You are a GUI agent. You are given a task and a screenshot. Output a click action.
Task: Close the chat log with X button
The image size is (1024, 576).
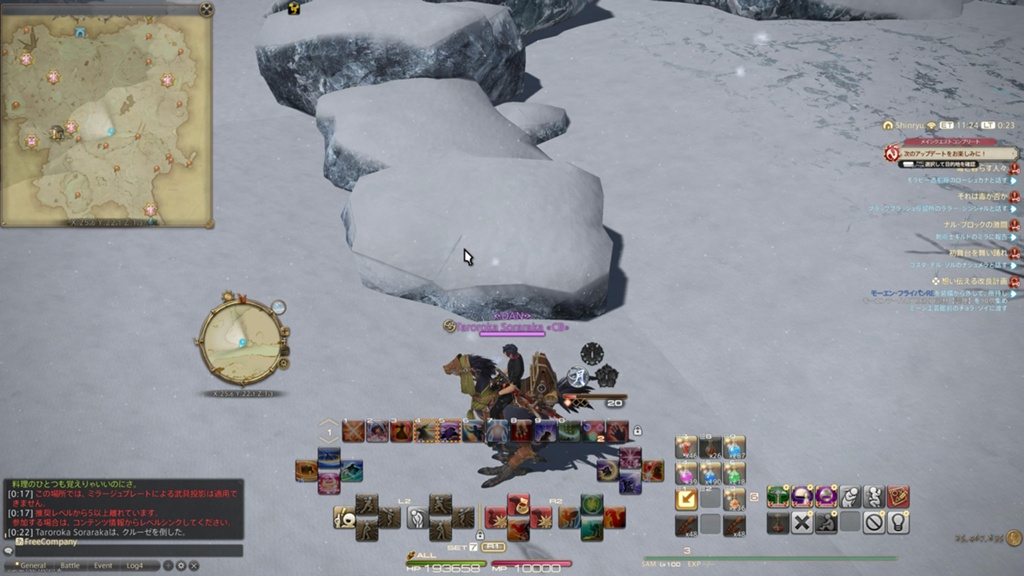(x=193, y=565)
